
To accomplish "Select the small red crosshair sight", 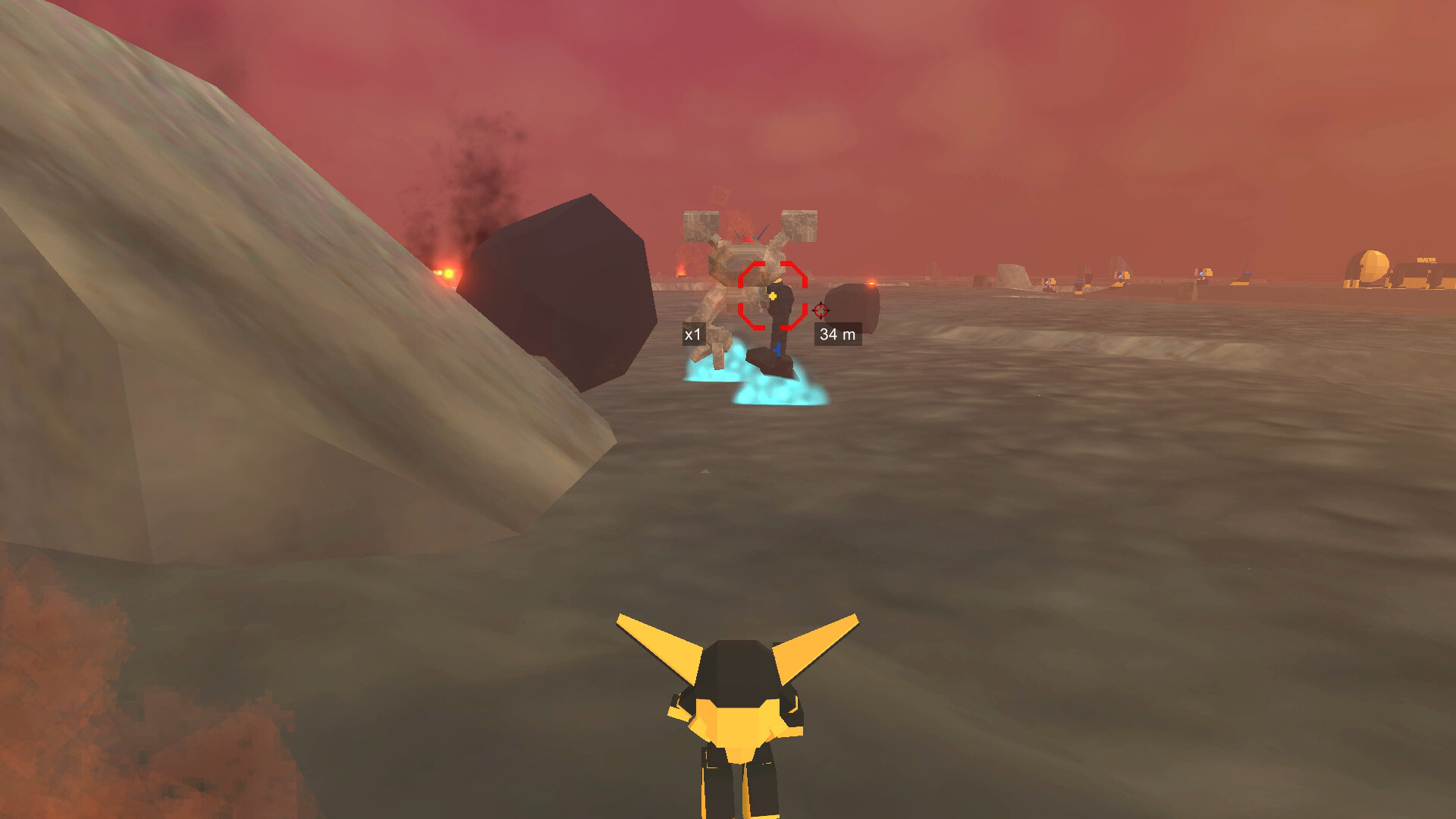I will (x=820, y=310).
